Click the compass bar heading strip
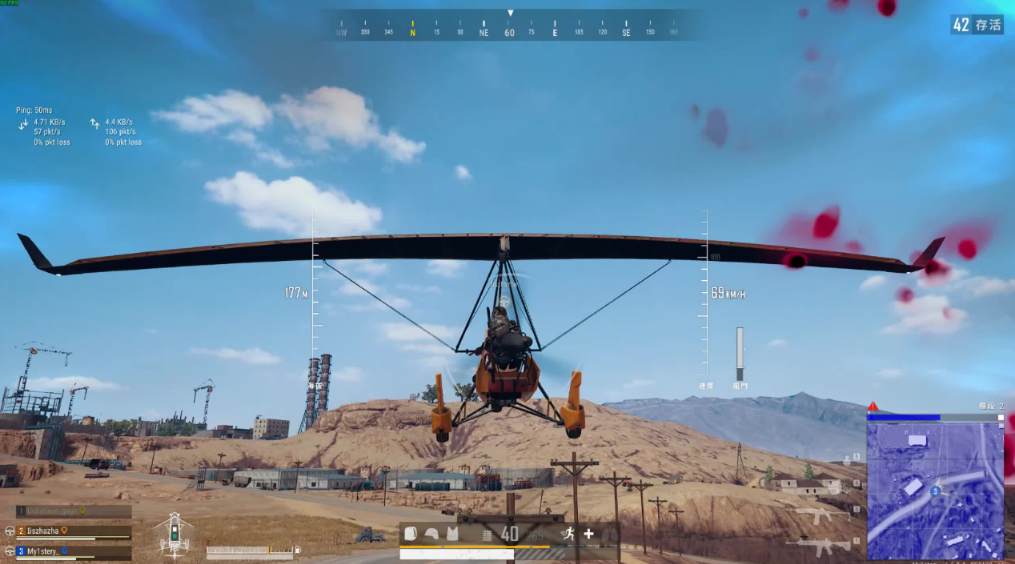The height and width of the screenshot is (564, 1015). (x=510, y=31)
